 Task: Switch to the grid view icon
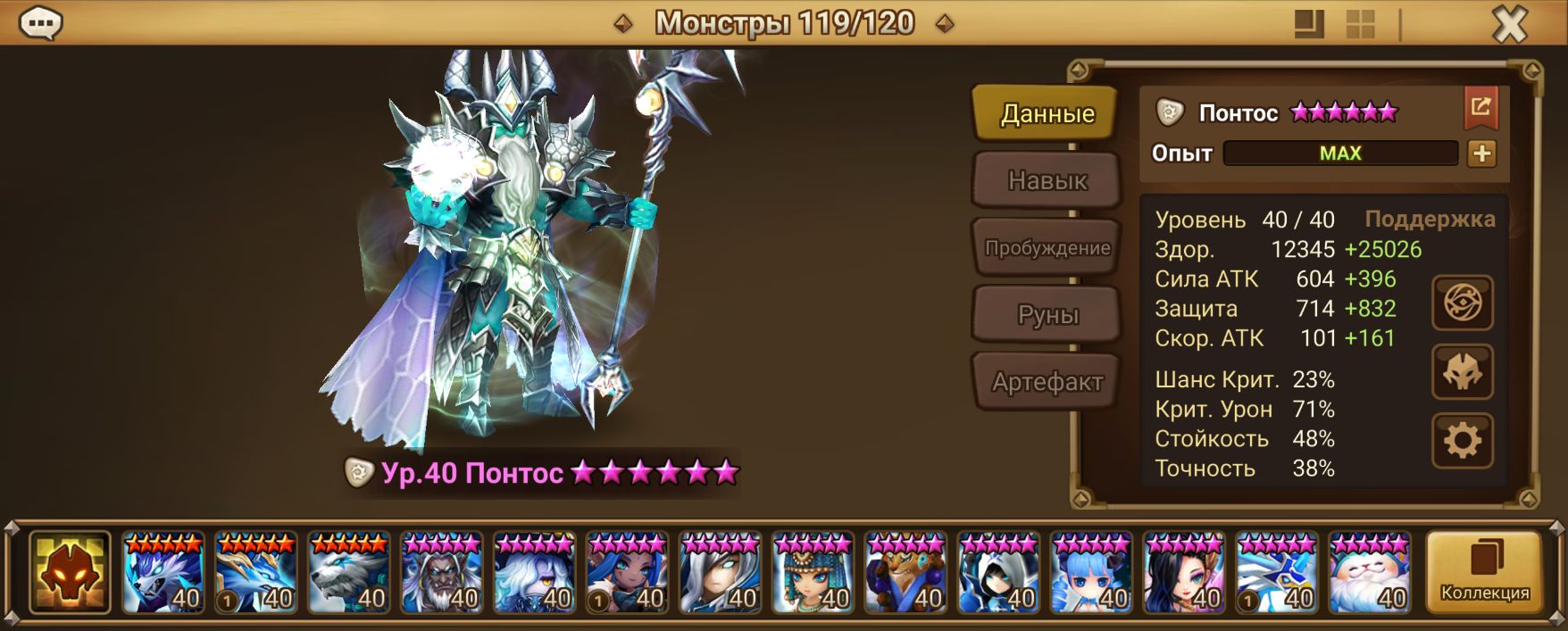coord(1360,25)
